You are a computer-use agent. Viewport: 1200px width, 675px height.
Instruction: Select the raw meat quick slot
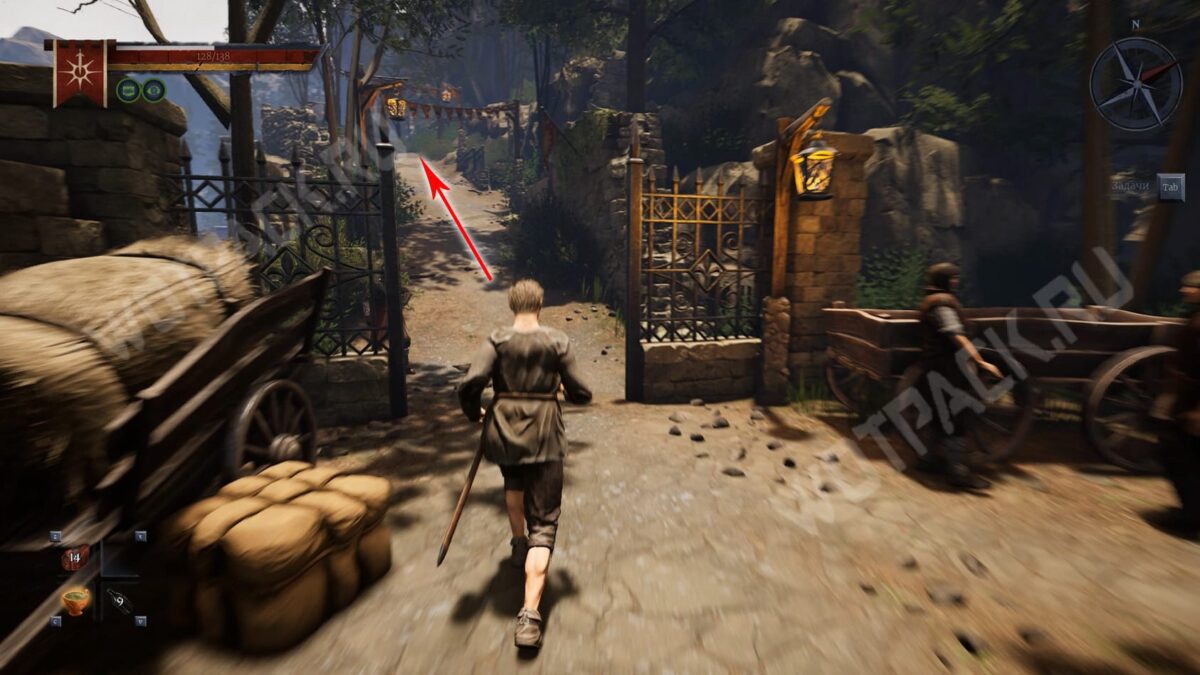point(74,558)
